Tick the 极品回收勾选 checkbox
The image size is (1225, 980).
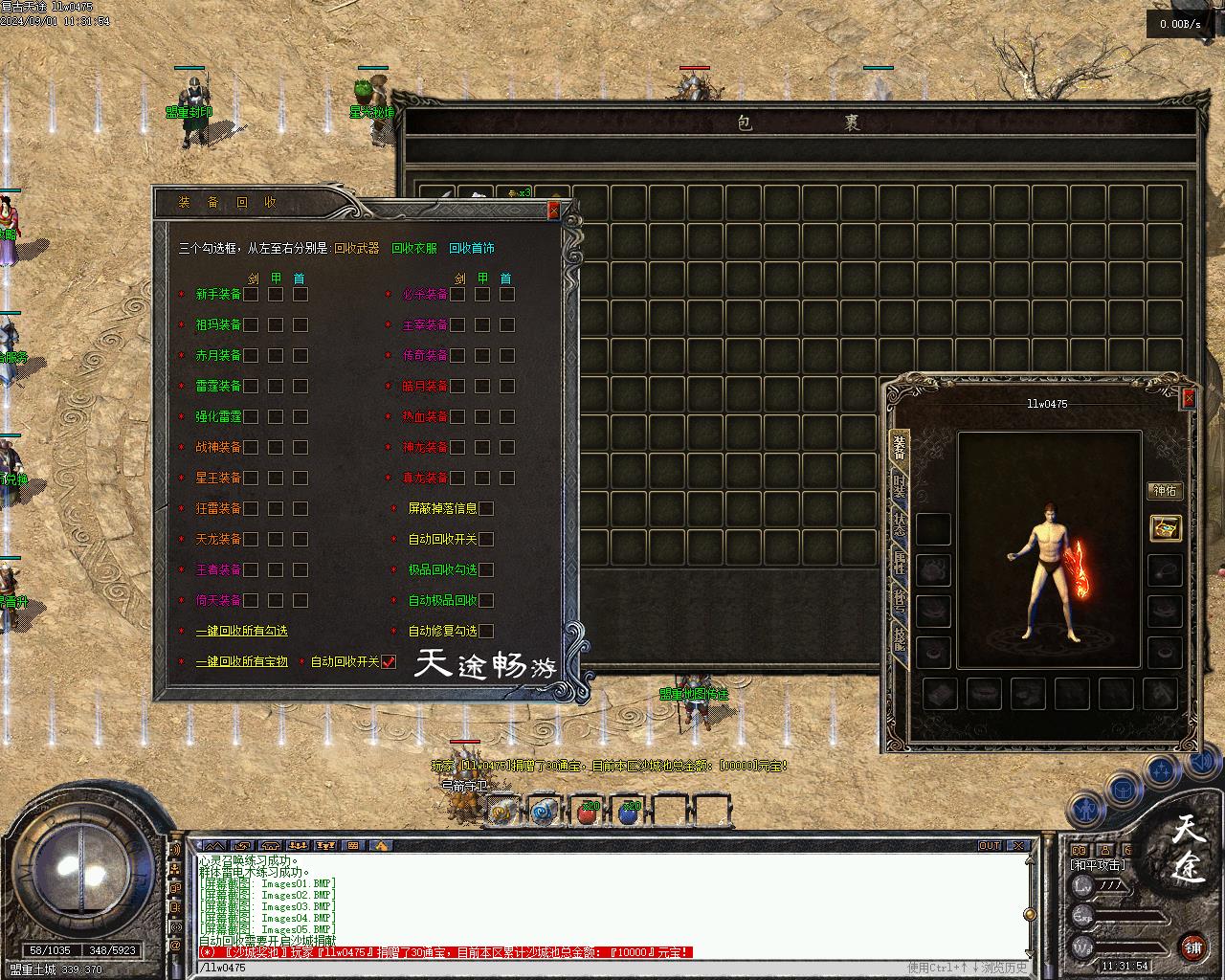(486, 569)
